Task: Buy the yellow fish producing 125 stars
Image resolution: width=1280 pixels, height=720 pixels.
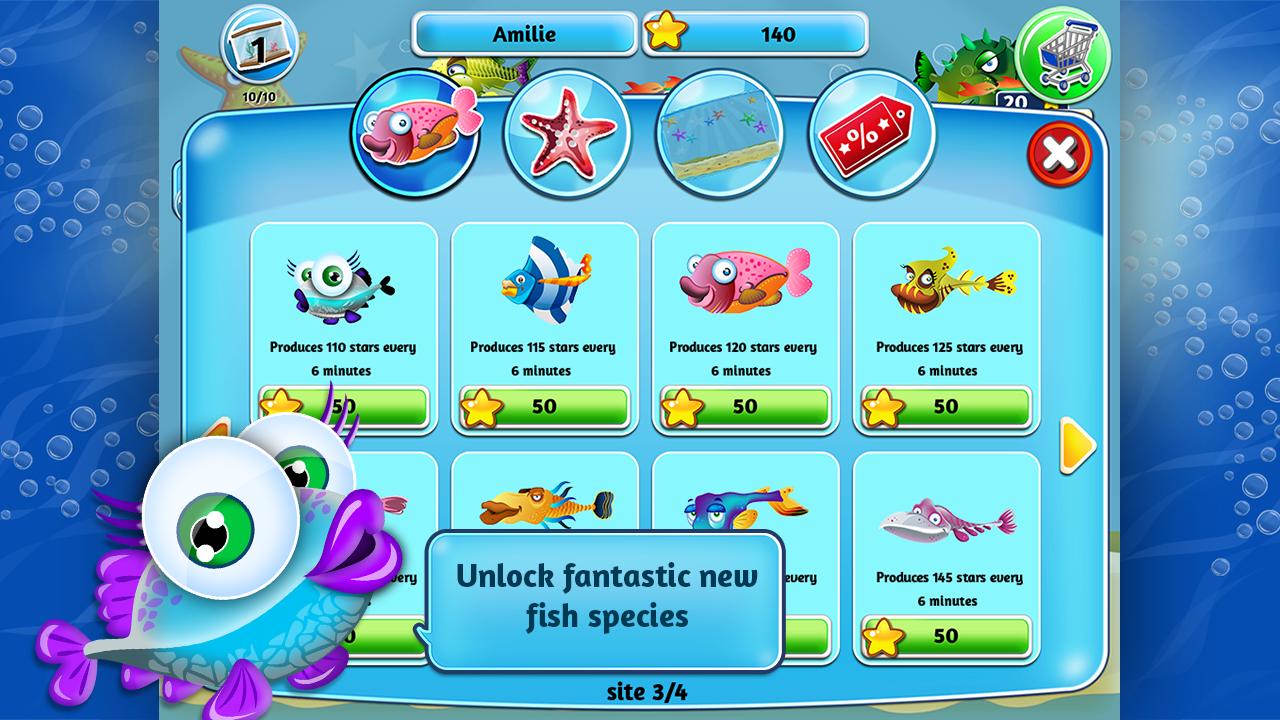Action: [946, 407]
